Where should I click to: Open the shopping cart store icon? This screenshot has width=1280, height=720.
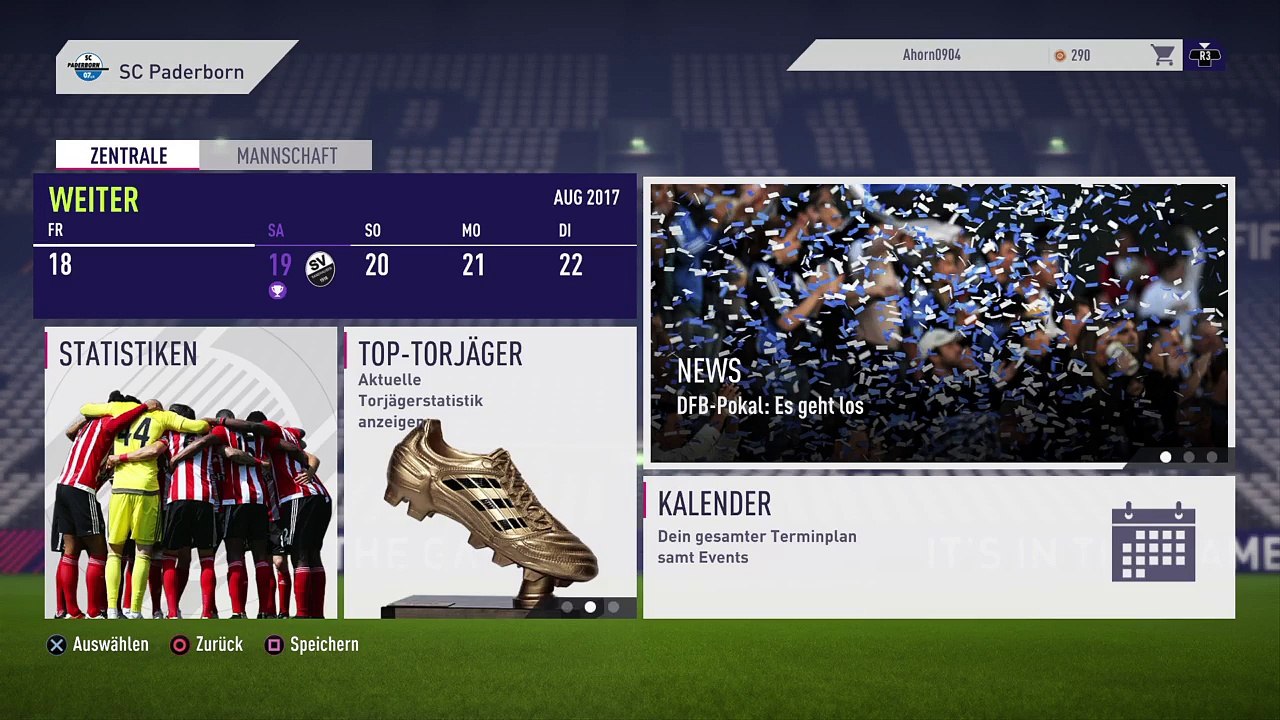pos(1162,55)
